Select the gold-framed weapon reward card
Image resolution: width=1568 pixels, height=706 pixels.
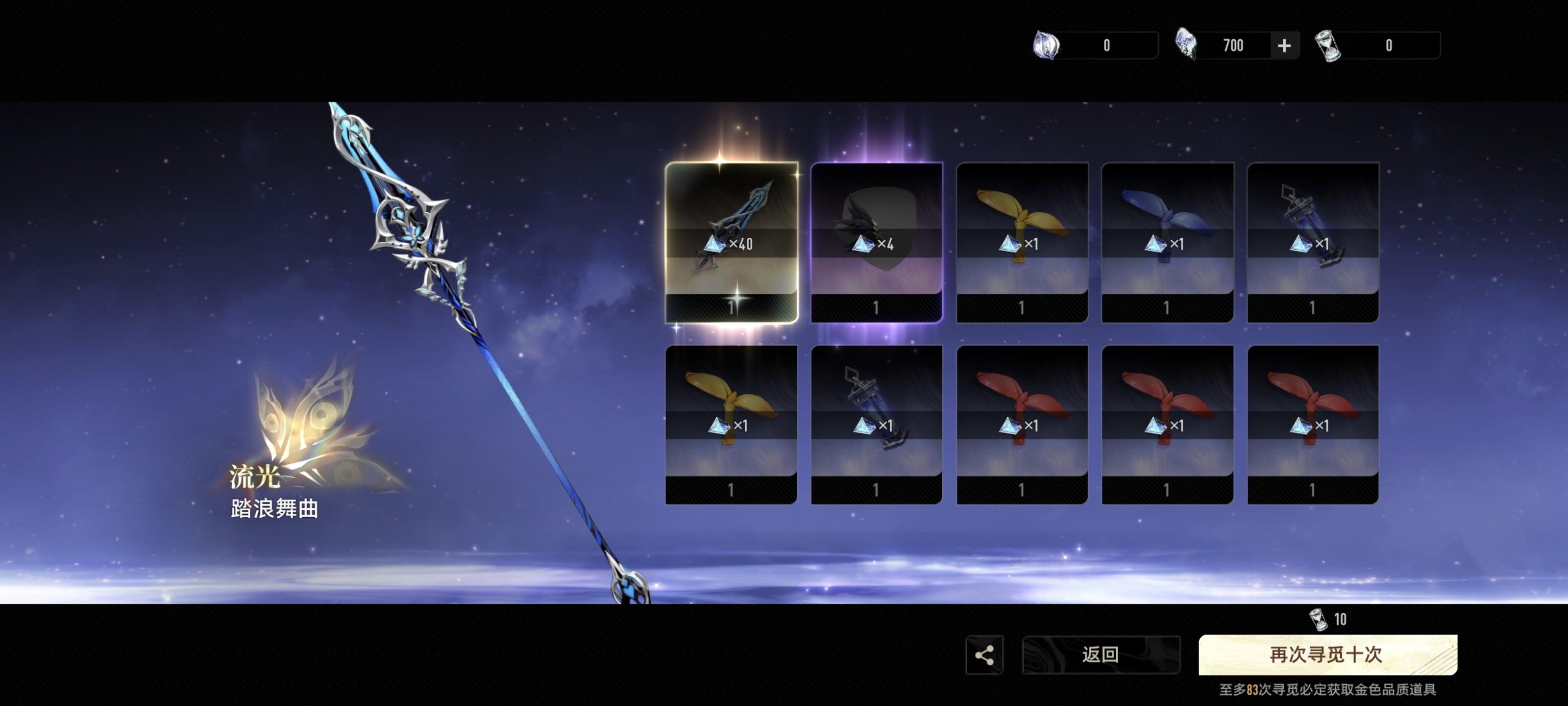(731, 242)
